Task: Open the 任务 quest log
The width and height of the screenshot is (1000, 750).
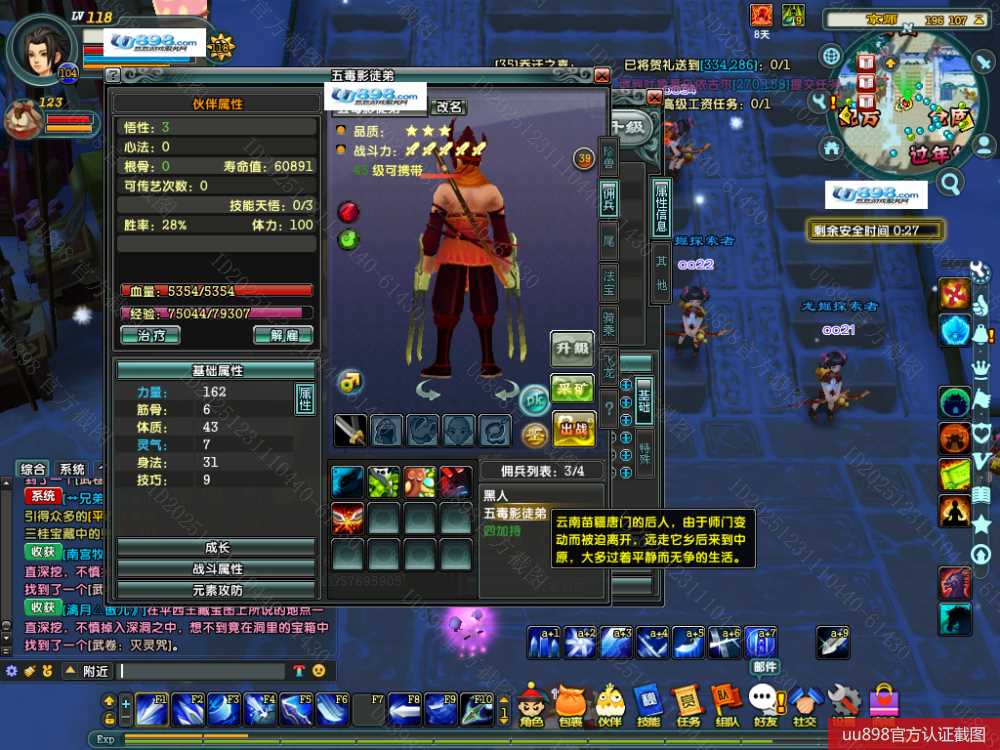Action: [688, 705]
